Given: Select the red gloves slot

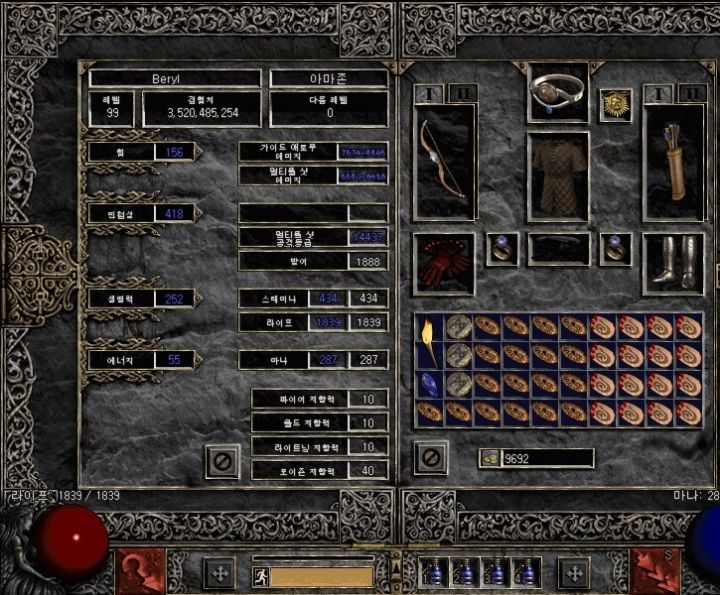Looking at the screenshot, I should (444, 264).
